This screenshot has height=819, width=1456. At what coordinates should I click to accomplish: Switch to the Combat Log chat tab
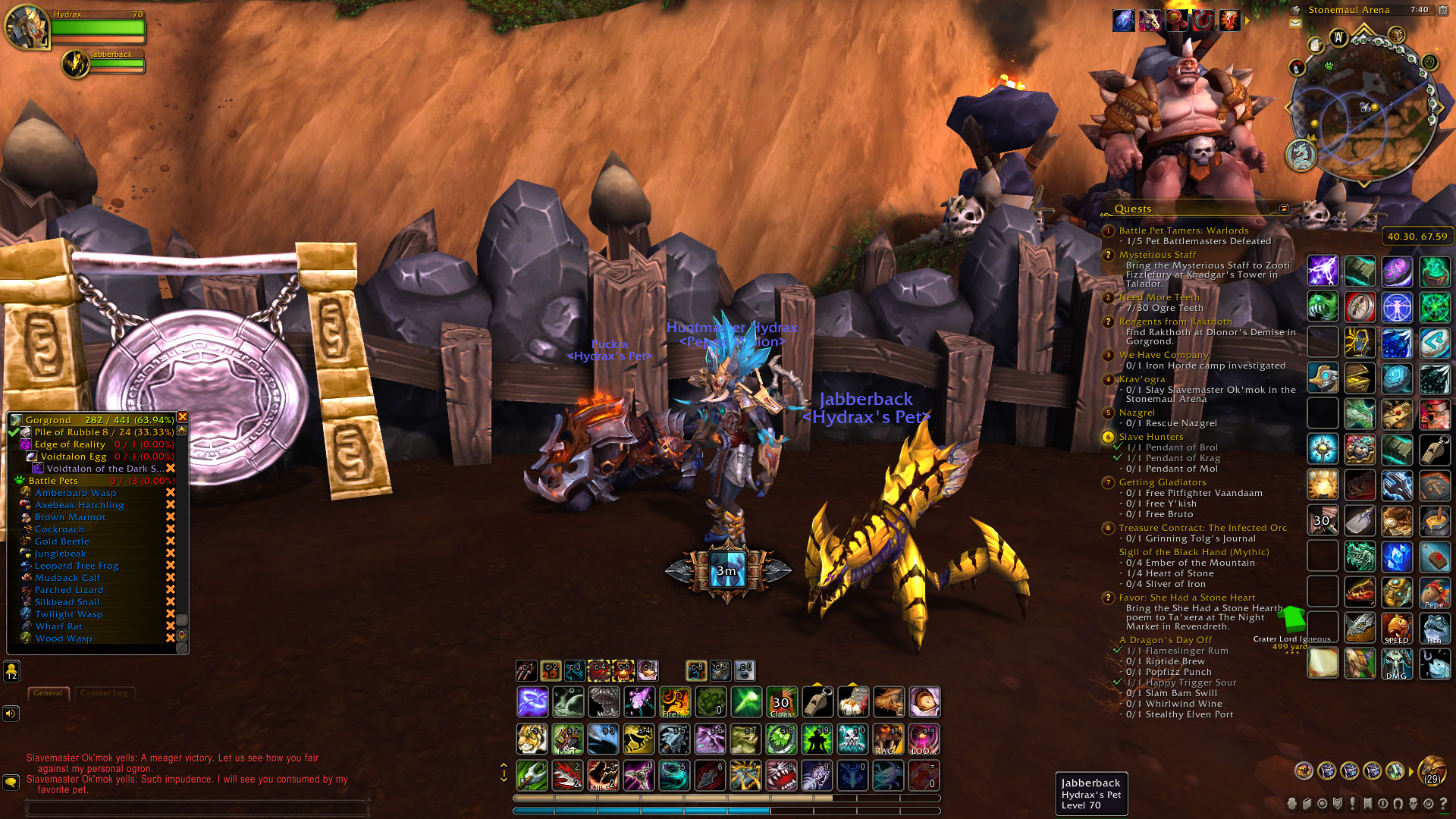(105, 693)
